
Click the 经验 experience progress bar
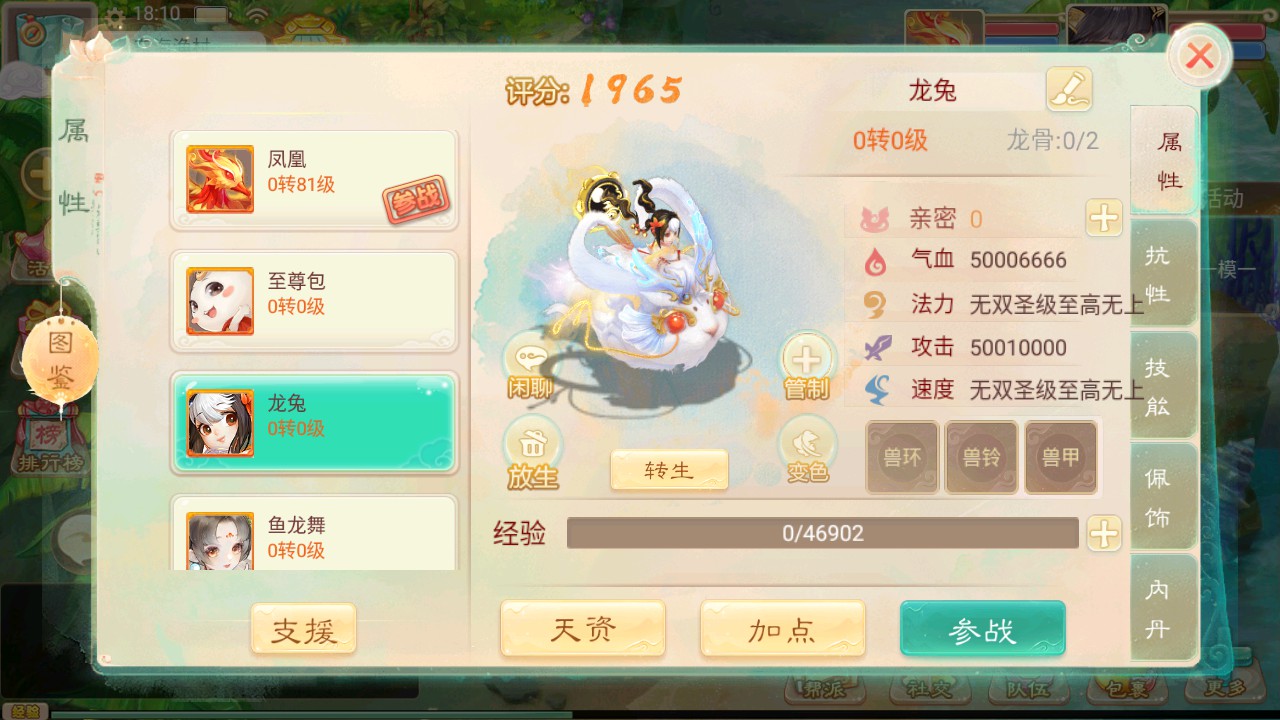(x=823, y=534)
